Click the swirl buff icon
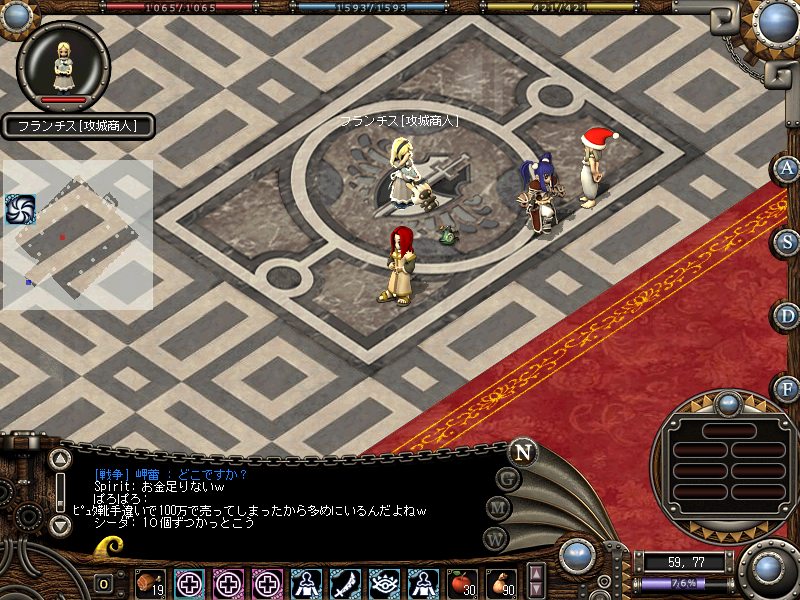 (19, 209)
